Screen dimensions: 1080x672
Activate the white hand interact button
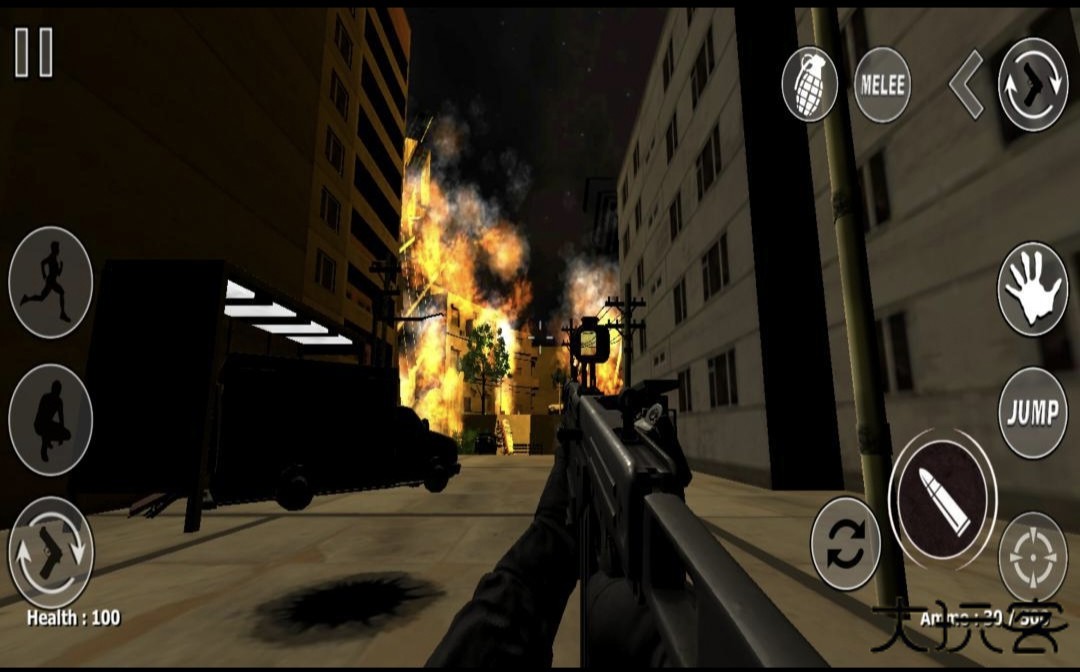click(x=1032, y=289)
